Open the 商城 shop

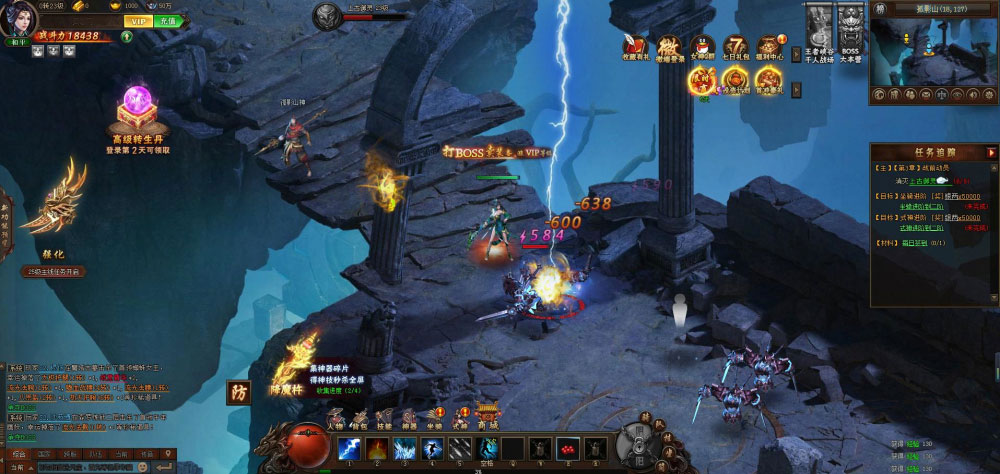[488, 416]
